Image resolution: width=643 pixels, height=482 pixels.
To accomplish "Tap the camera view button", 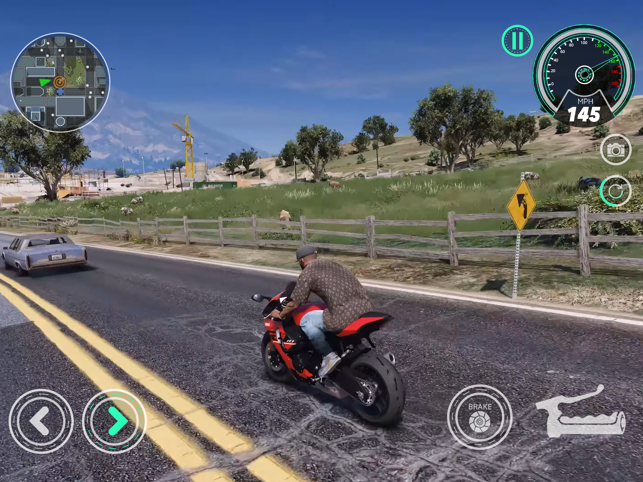I will tap(616, 149).
